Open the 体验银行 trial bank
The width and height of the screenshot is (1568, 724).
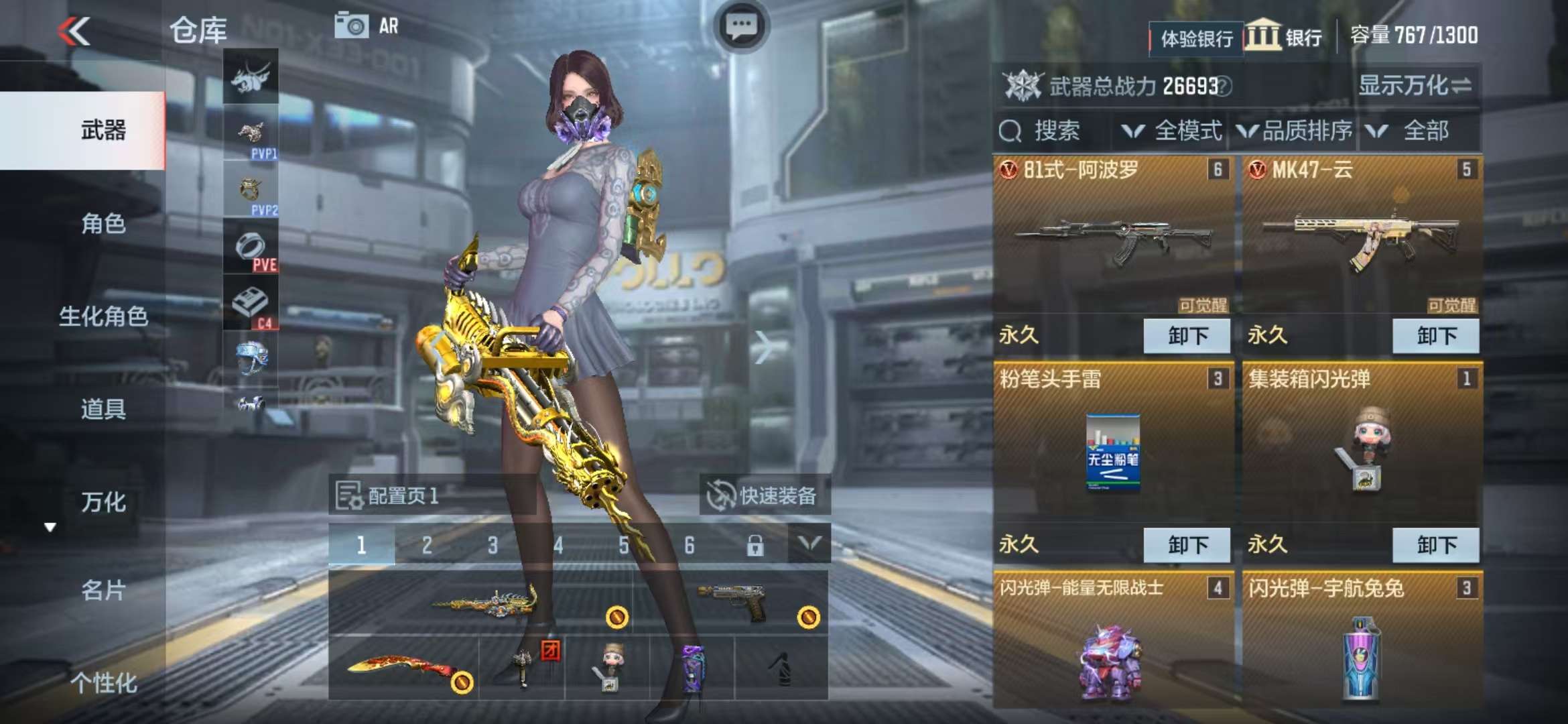click(x=1196, y=38)
